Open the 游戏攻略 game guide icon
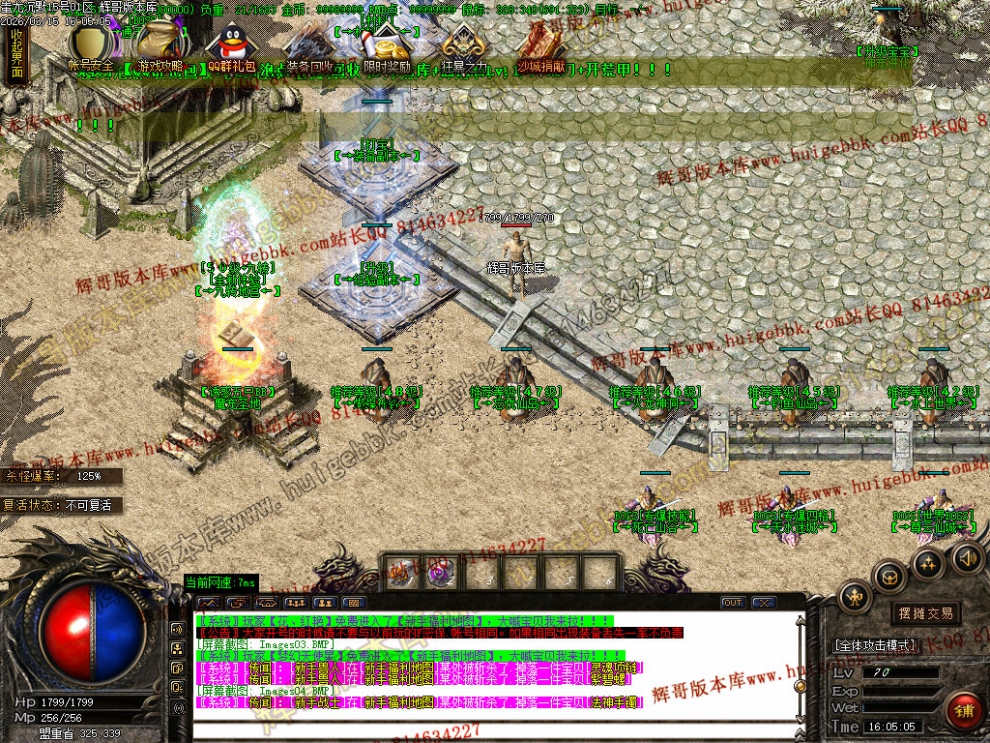This screenshot has width=990, height=743. pos(160,47)
